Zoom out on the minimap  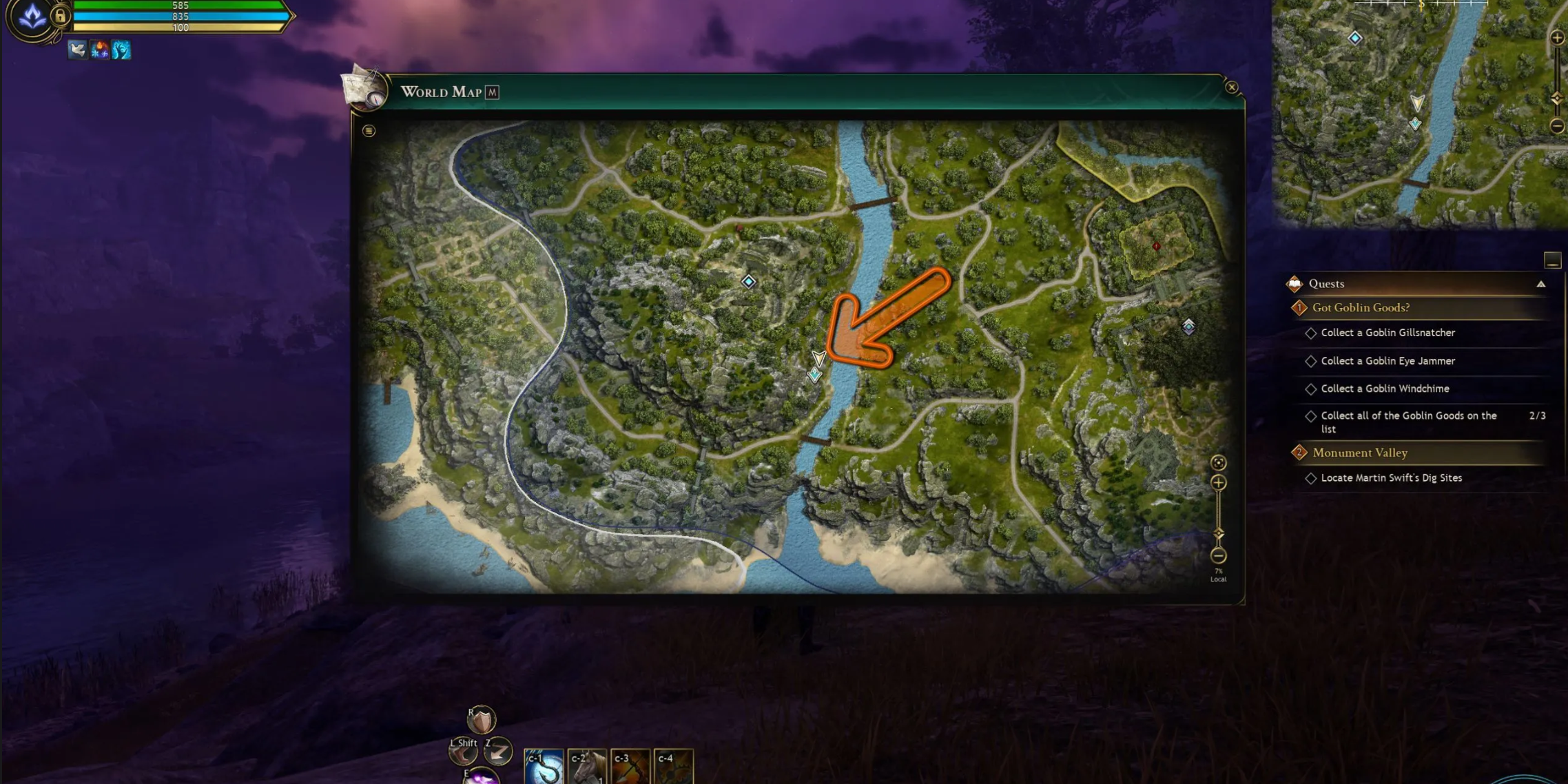point(1557,126)
